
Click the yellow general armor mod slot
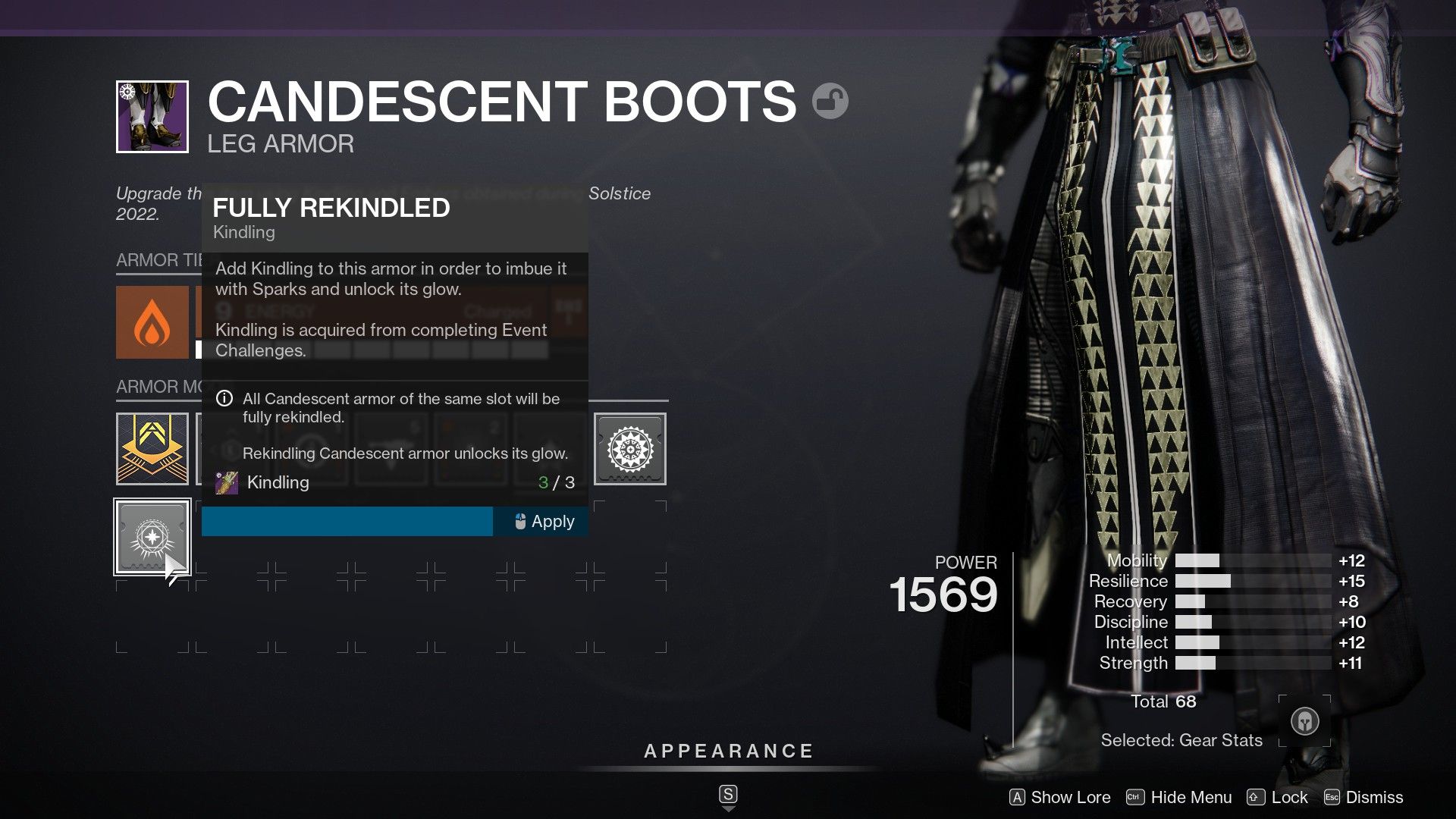point(152,448)
